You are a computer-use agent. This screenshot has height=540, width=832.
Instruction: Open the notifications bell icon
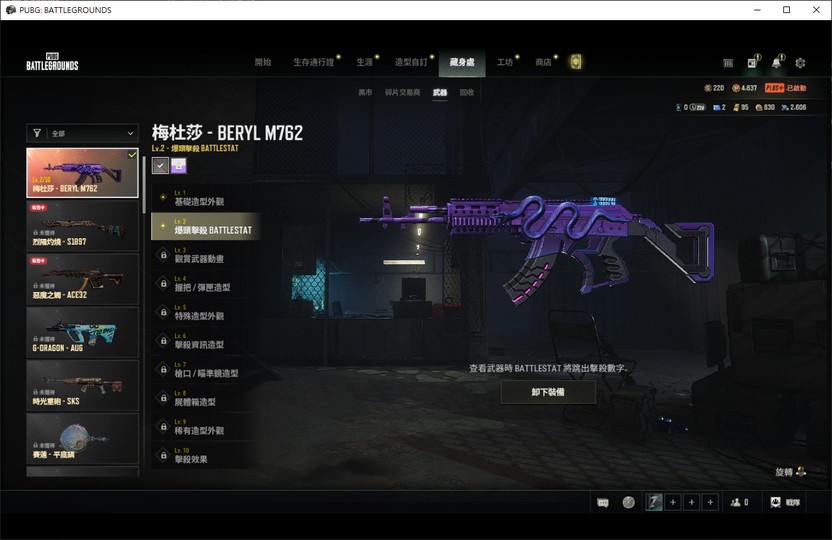click(x=776, y=63)
